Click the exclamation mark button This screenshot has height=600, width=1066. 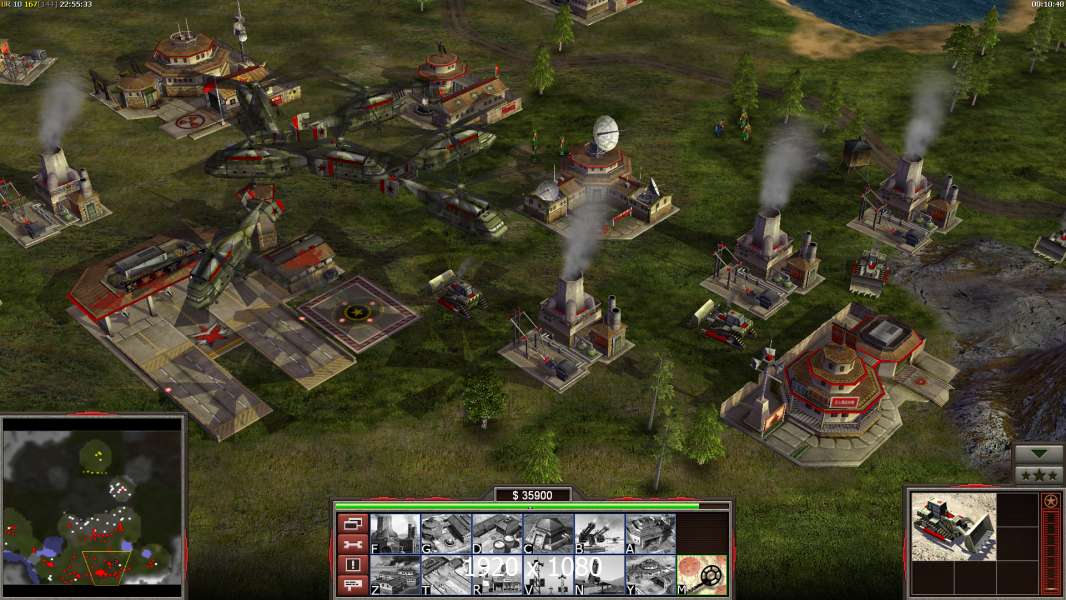coord(352,565)
